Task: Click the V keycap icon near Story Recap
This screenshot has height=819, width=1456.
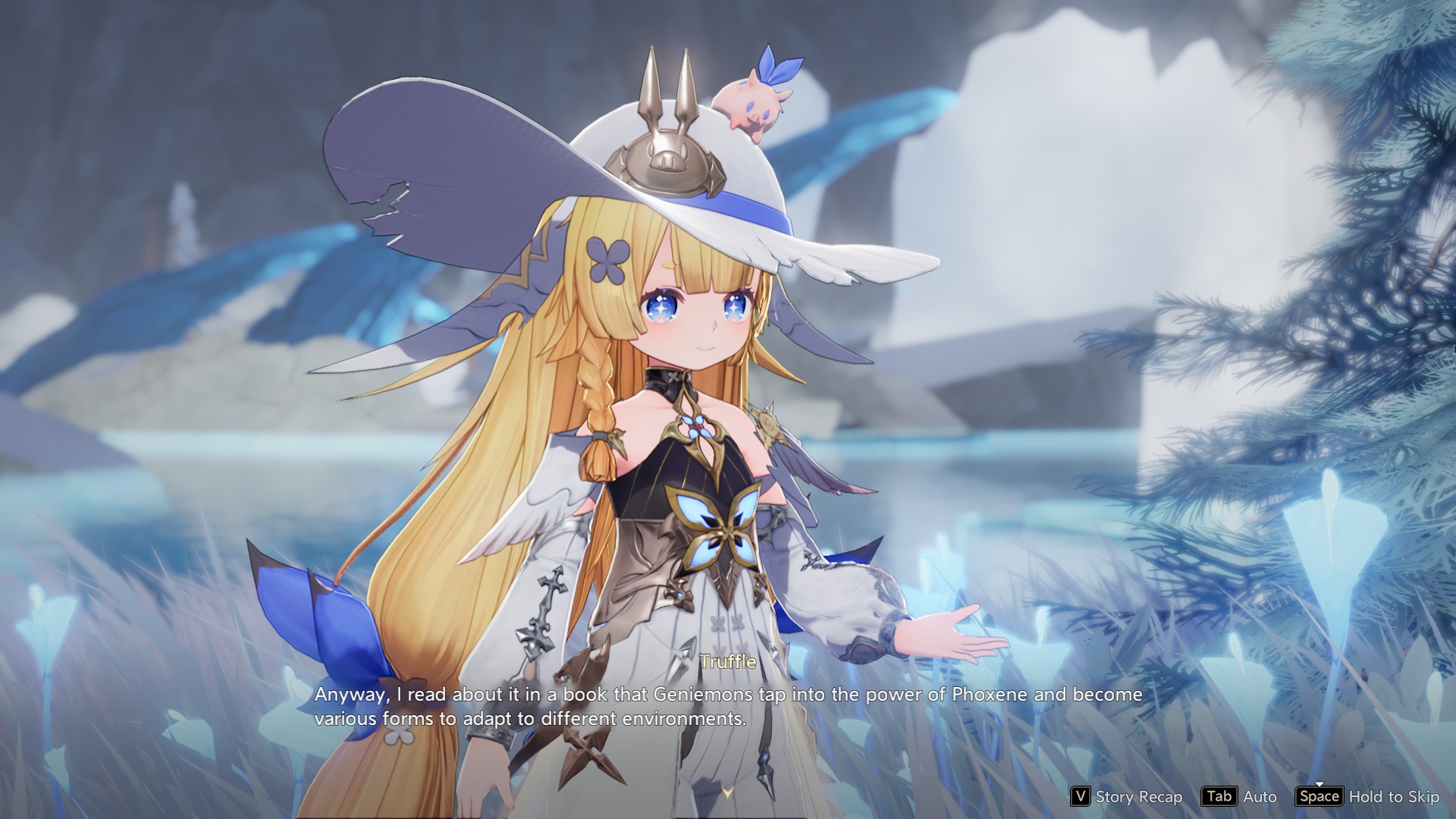Action: pos(1081,797)
